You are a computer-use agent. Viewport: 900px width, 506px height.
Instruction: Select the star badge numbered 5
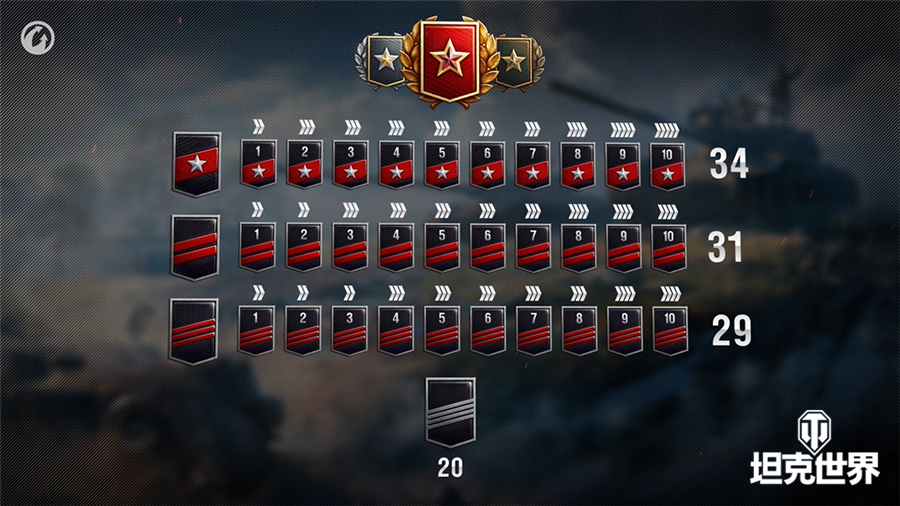point(441,163)
